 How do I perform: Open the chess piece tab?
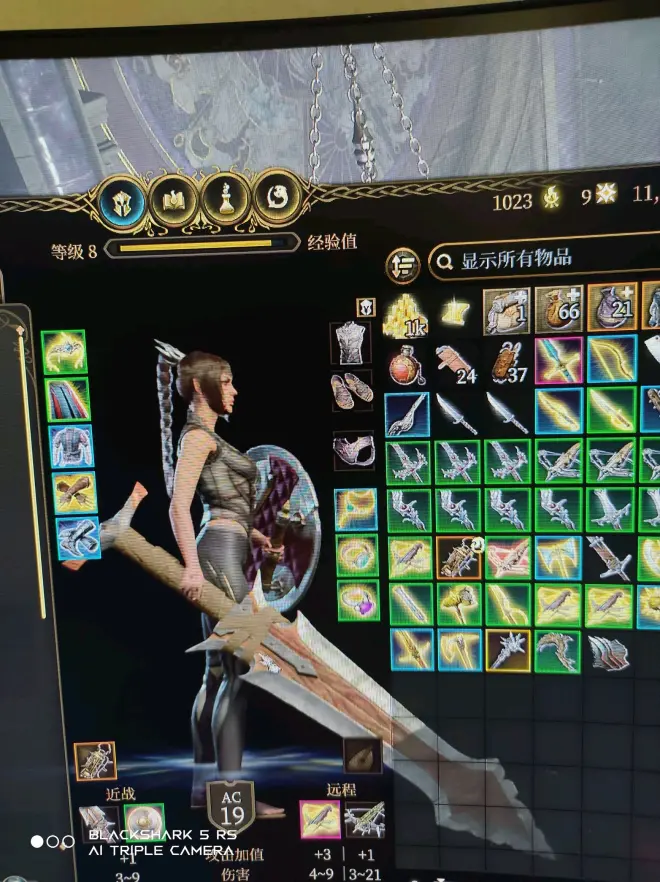(226, 199)
